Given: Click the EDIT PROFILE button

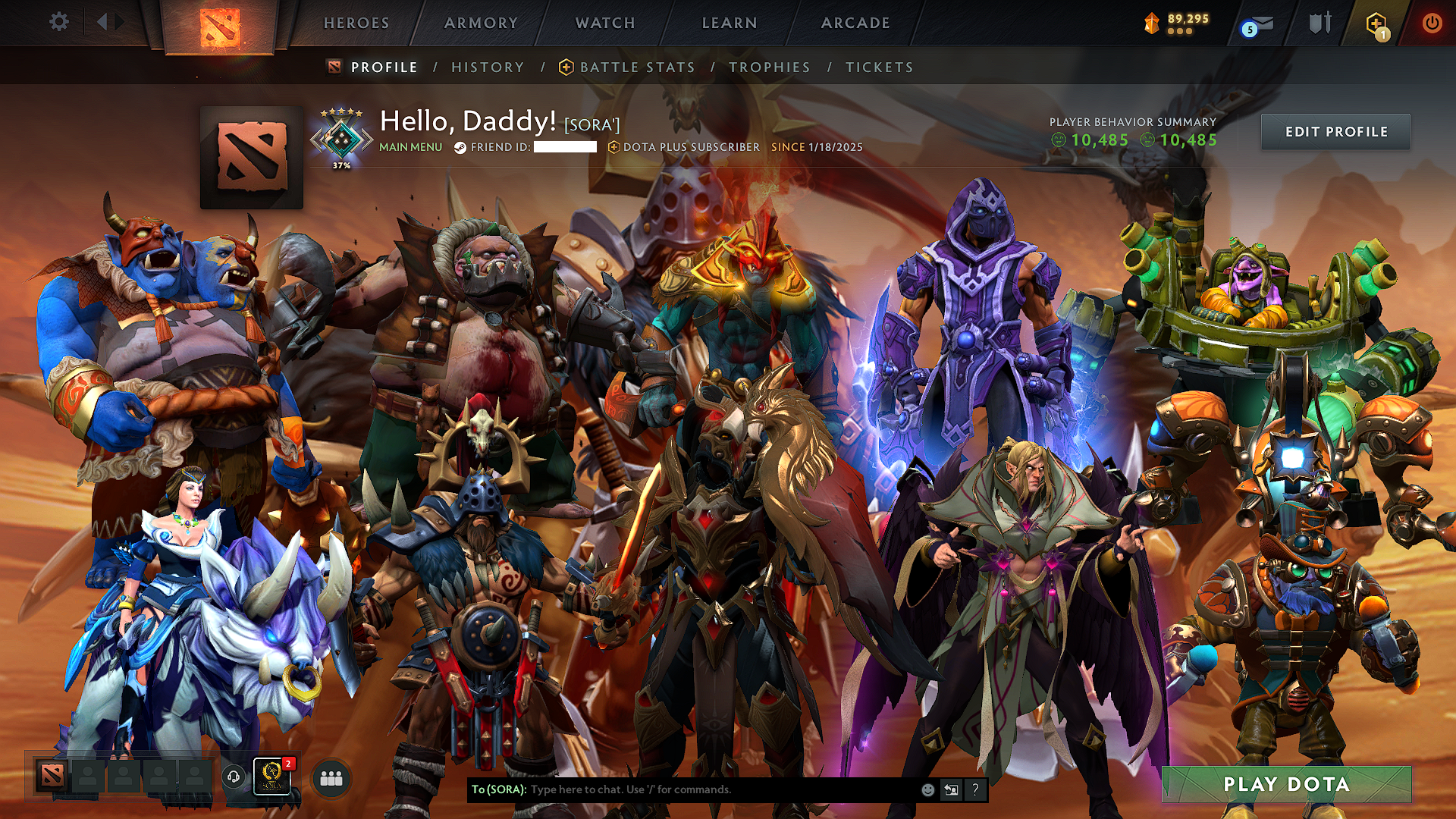Looking at the screenshot, I should (1335, 131).
